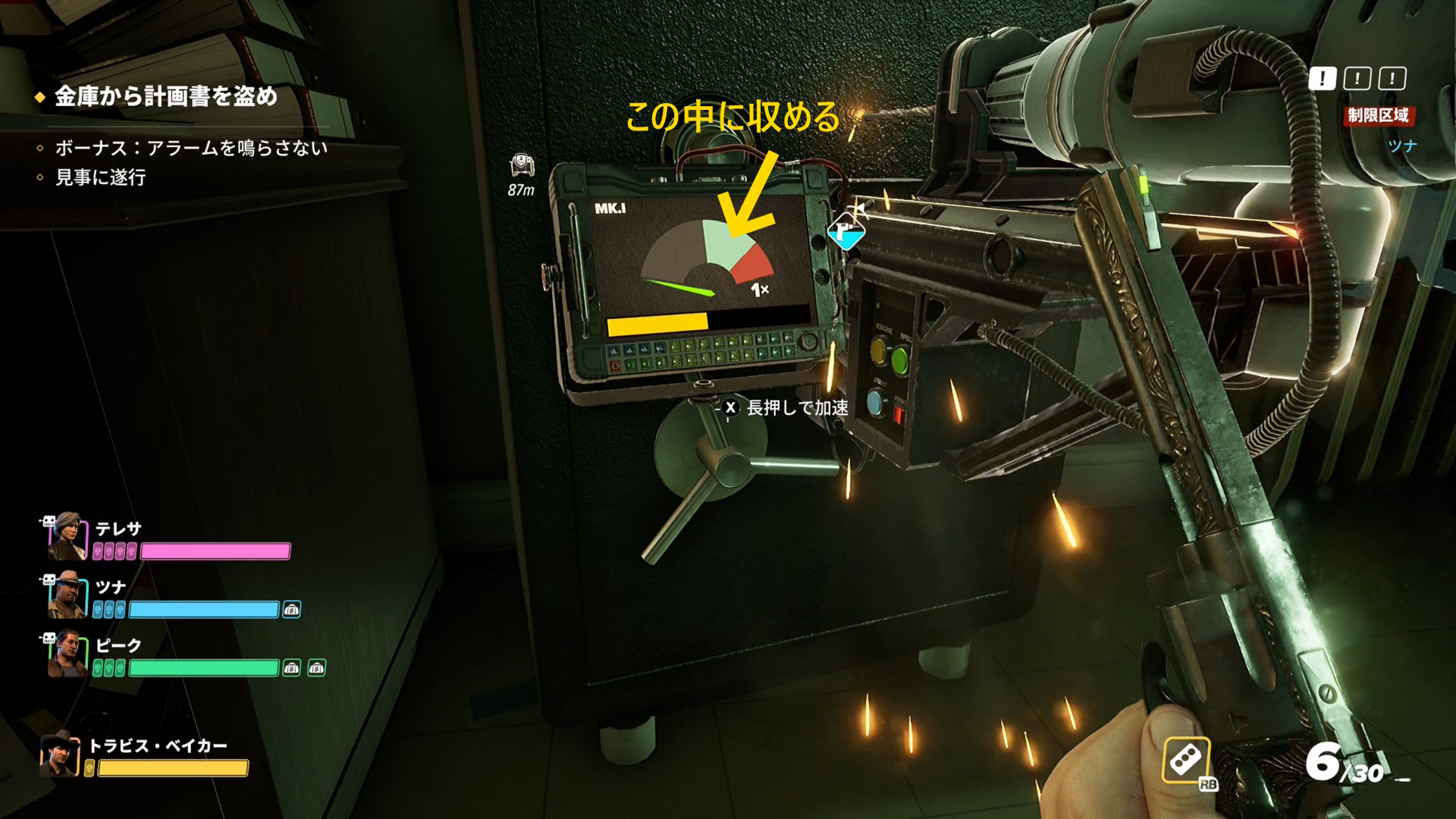Click the filled alert exclamation indicator

1323,78
